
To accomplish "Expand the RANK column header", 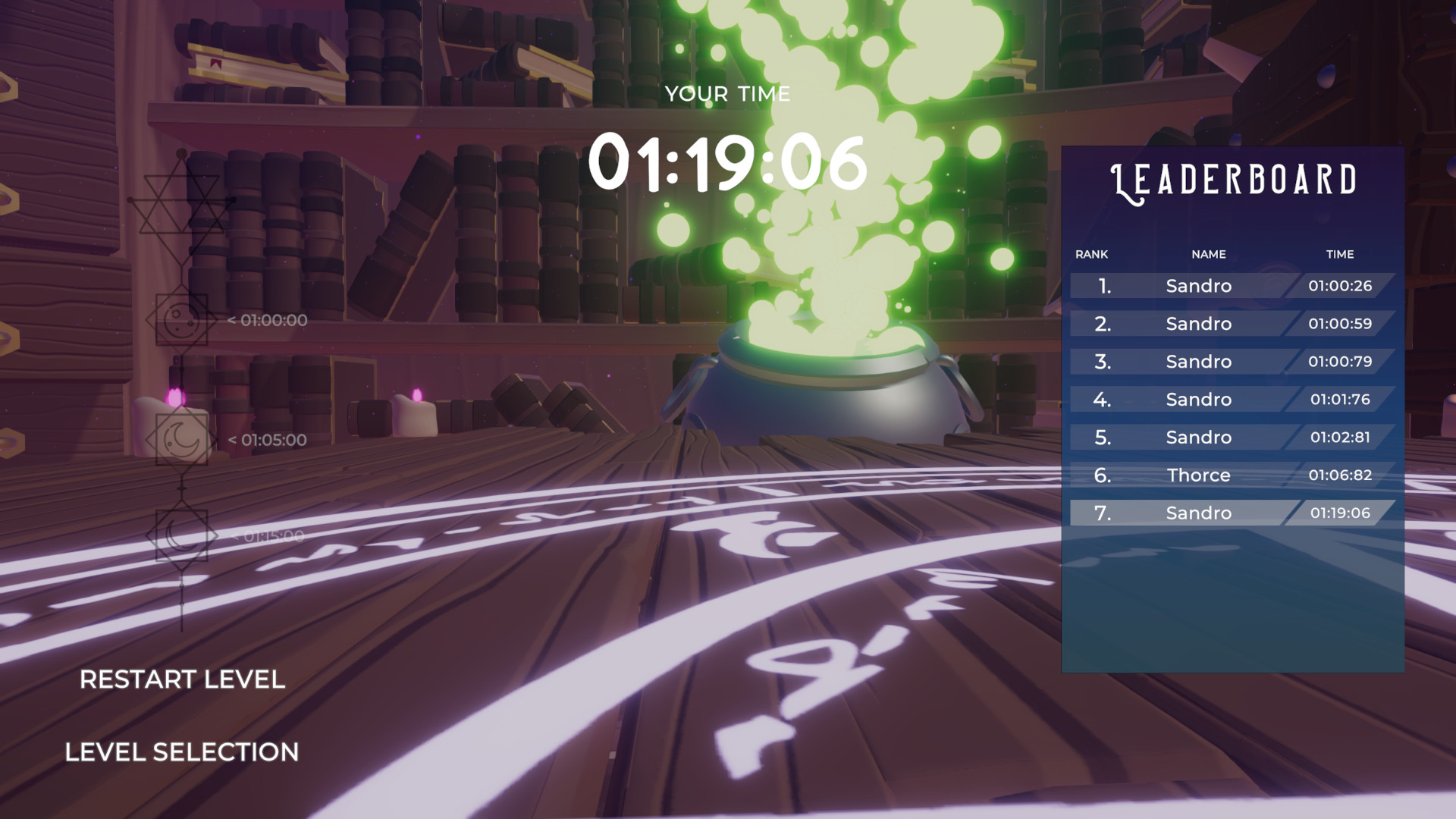I will [x=1092, y=255].
